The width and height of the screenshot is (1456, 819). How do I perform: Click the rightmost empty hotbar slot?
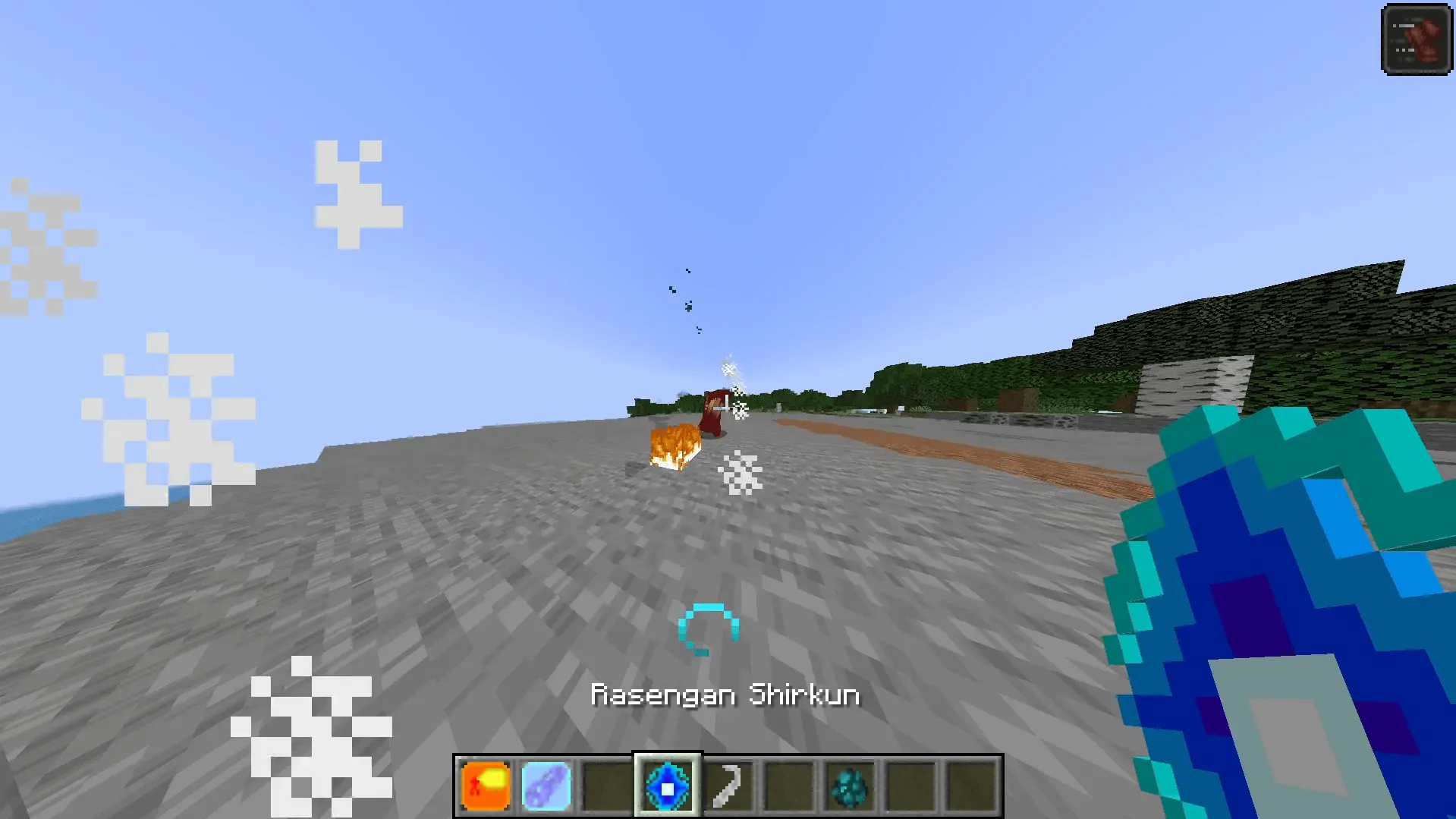971,785
